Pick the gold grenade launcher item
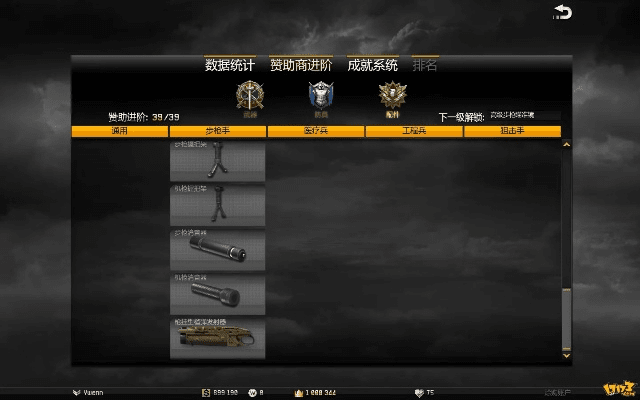This screenshot has height=400, width=640. coord(217,338)
